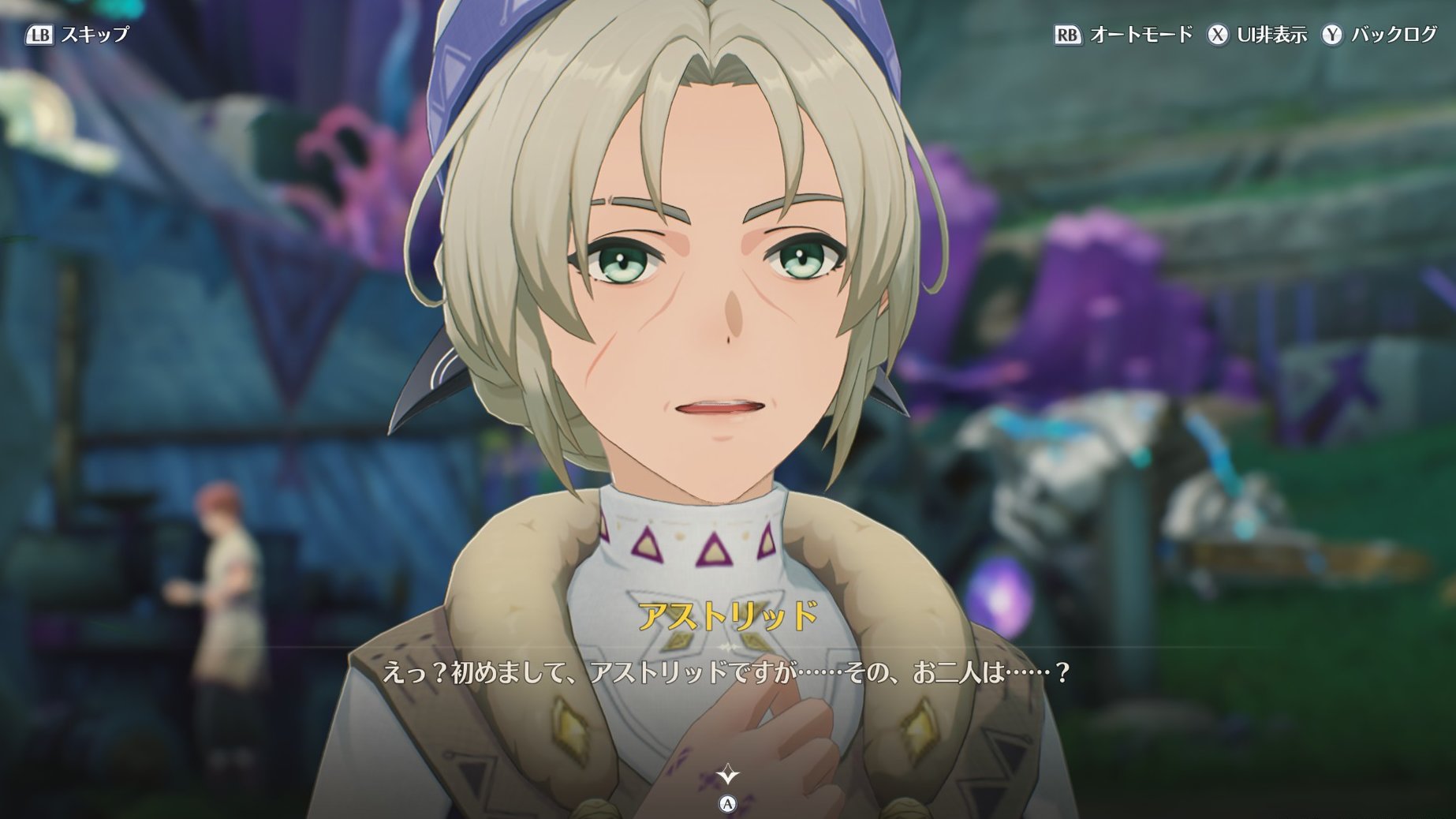Skip the dialogue with スキップ
The image size is (1456, 819).
77,35
